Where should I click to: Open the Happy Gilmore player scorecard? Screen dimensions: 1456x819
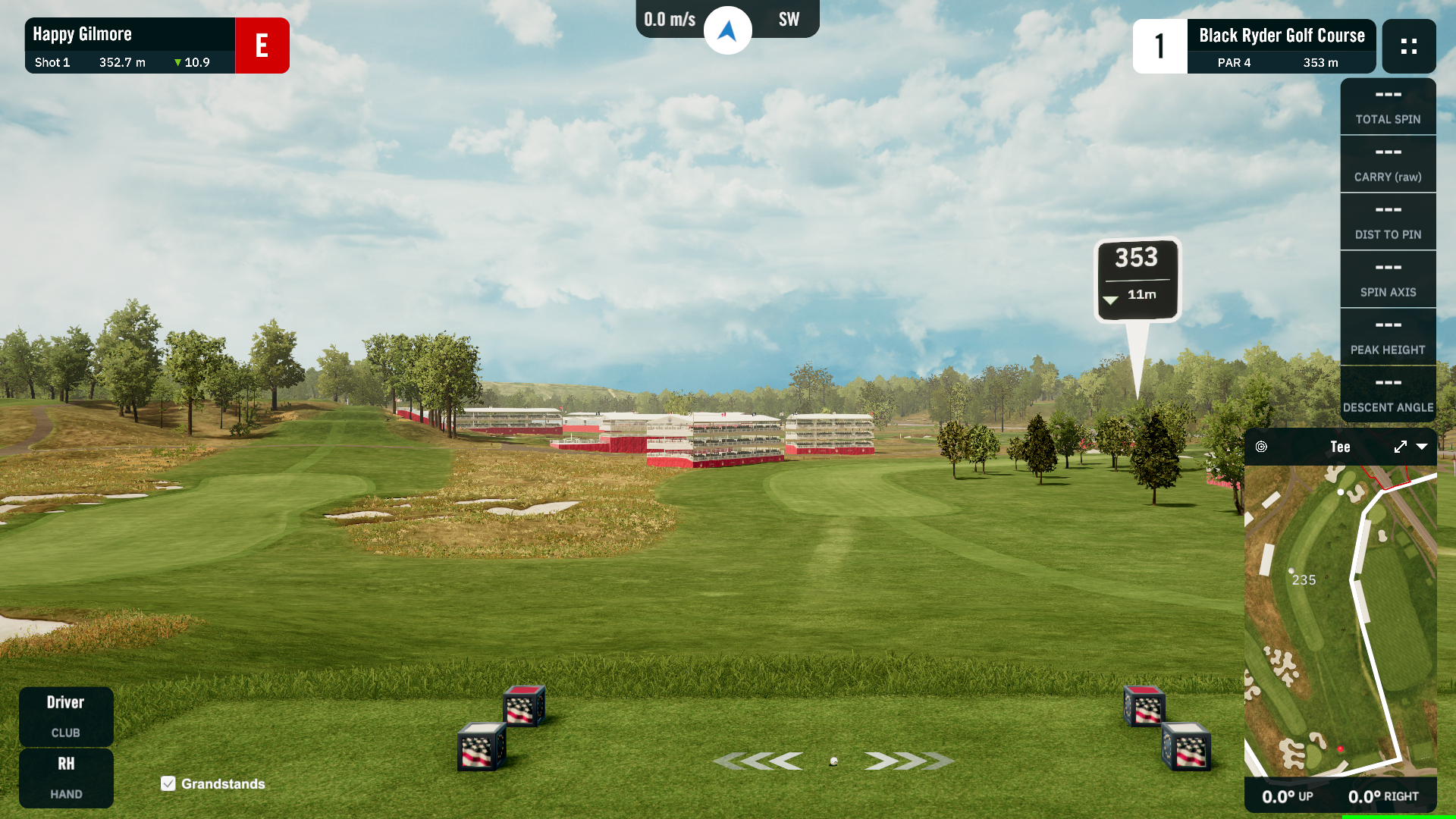pyautogui.click(x=130, y=45)
